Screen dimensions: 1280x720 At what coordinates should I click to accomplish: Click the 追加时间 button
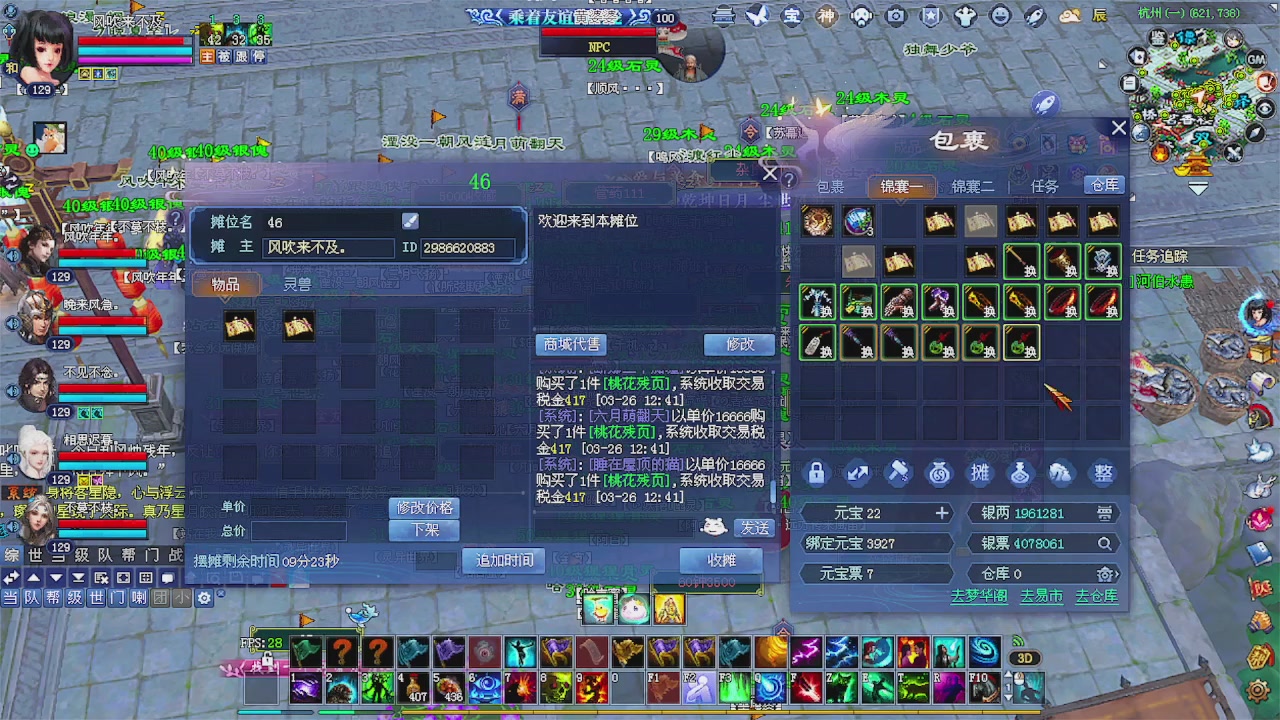coord(502,561)
